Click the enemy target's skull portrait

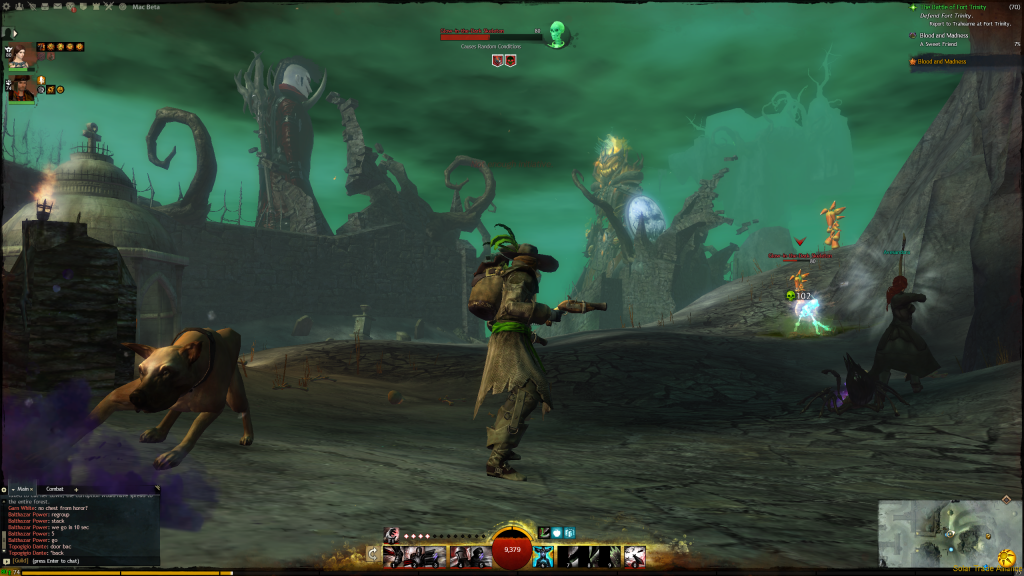[557, 36]
